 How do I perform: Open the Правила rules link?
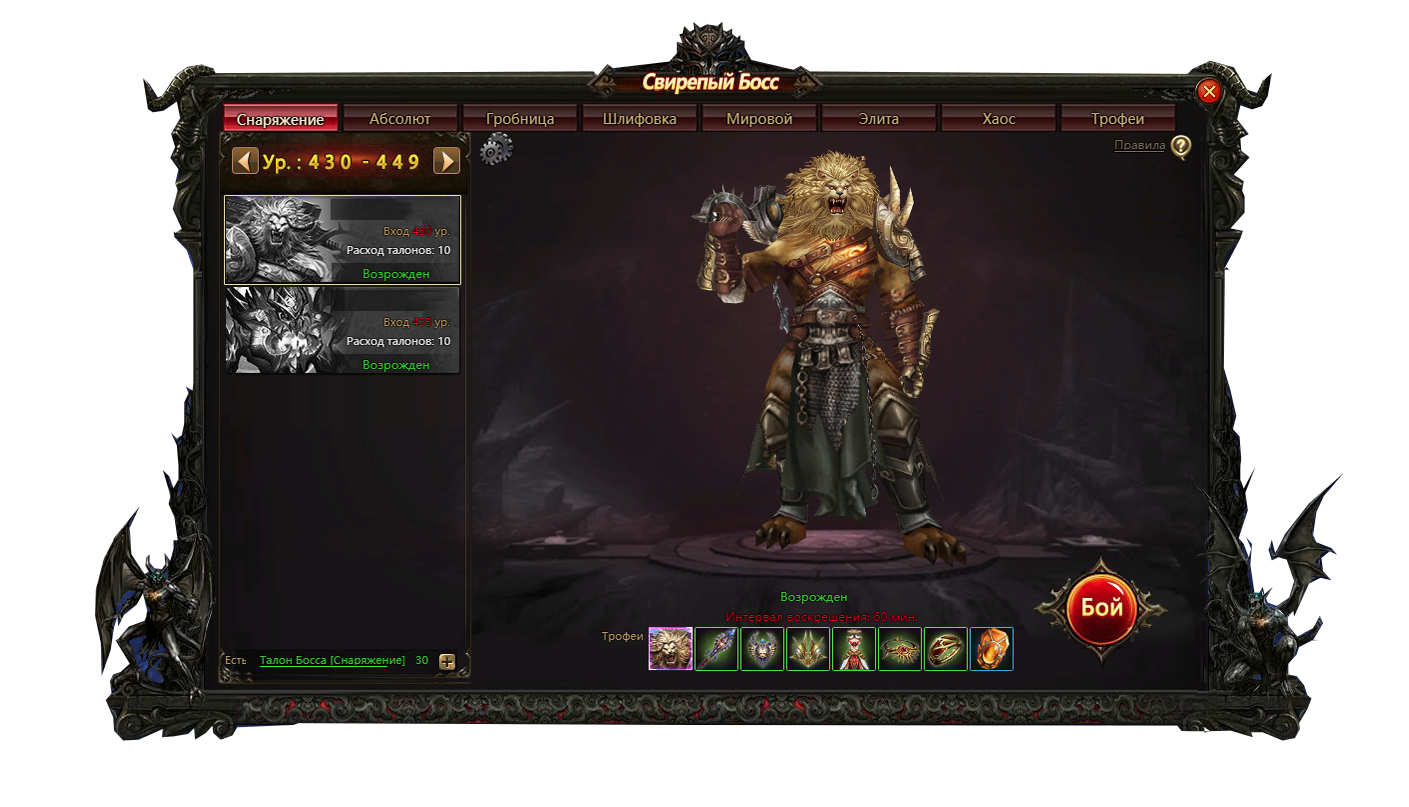click(x=1140, y=146)
